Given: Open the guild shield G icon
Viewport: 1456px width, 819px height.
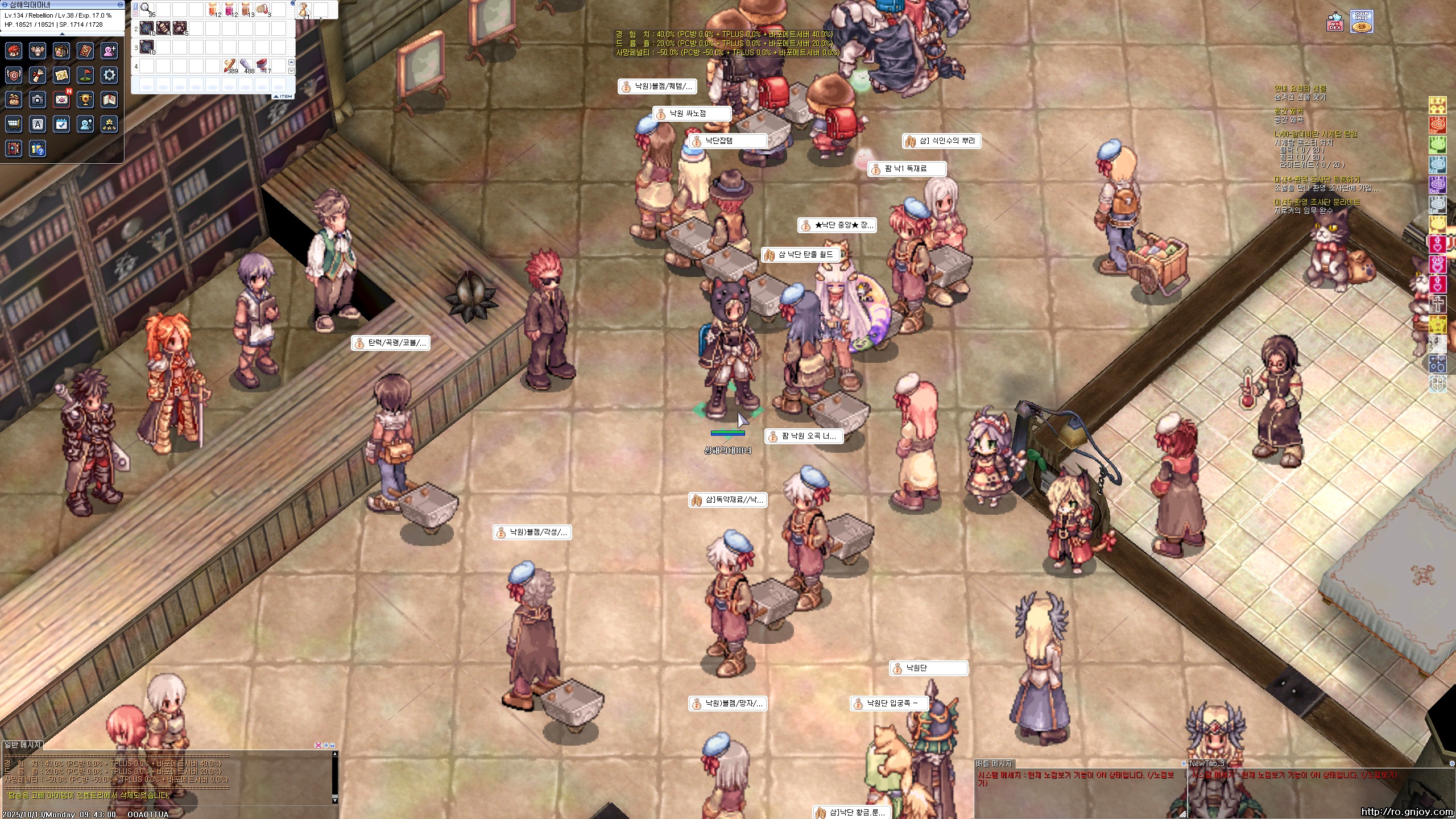Looking at the screenshot, I should coord(14,75).
